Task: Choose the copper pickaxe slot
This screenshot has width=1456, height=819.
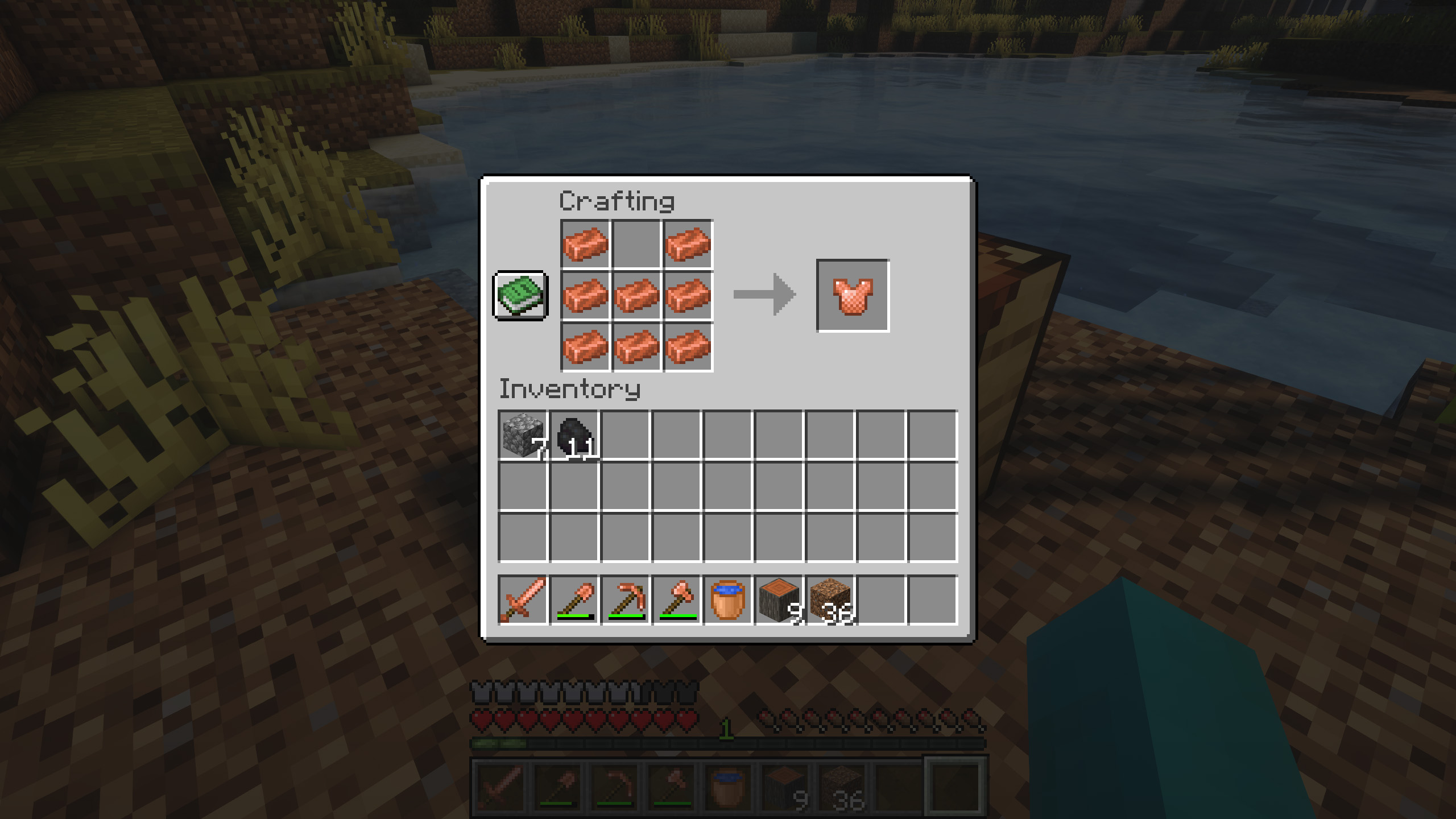Action: [625, 600]
